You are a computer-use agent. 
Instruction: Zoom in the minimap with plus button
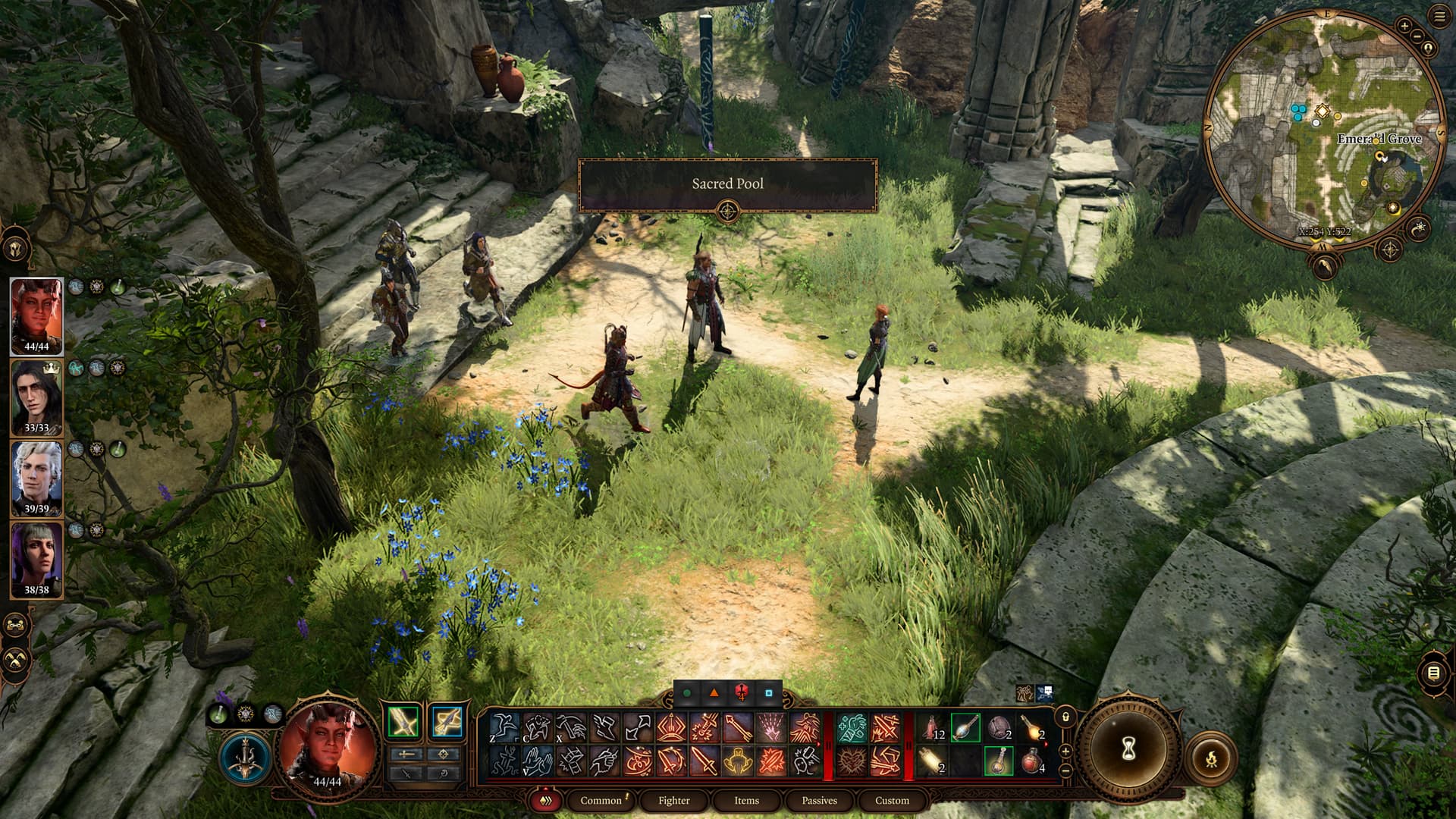(1404, 26)
